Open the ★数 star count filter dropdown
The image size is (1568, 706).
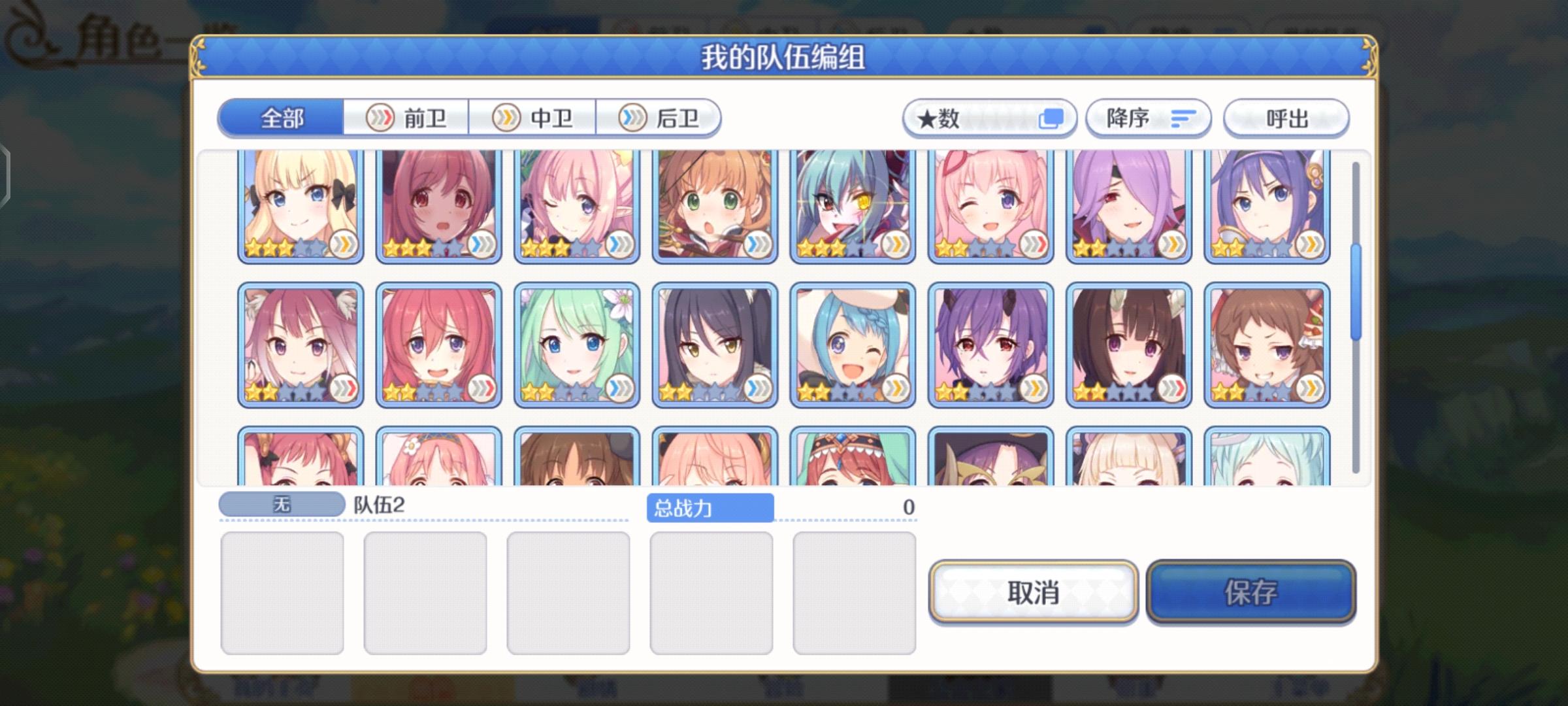pyautogui.click(x=989, y=118)
